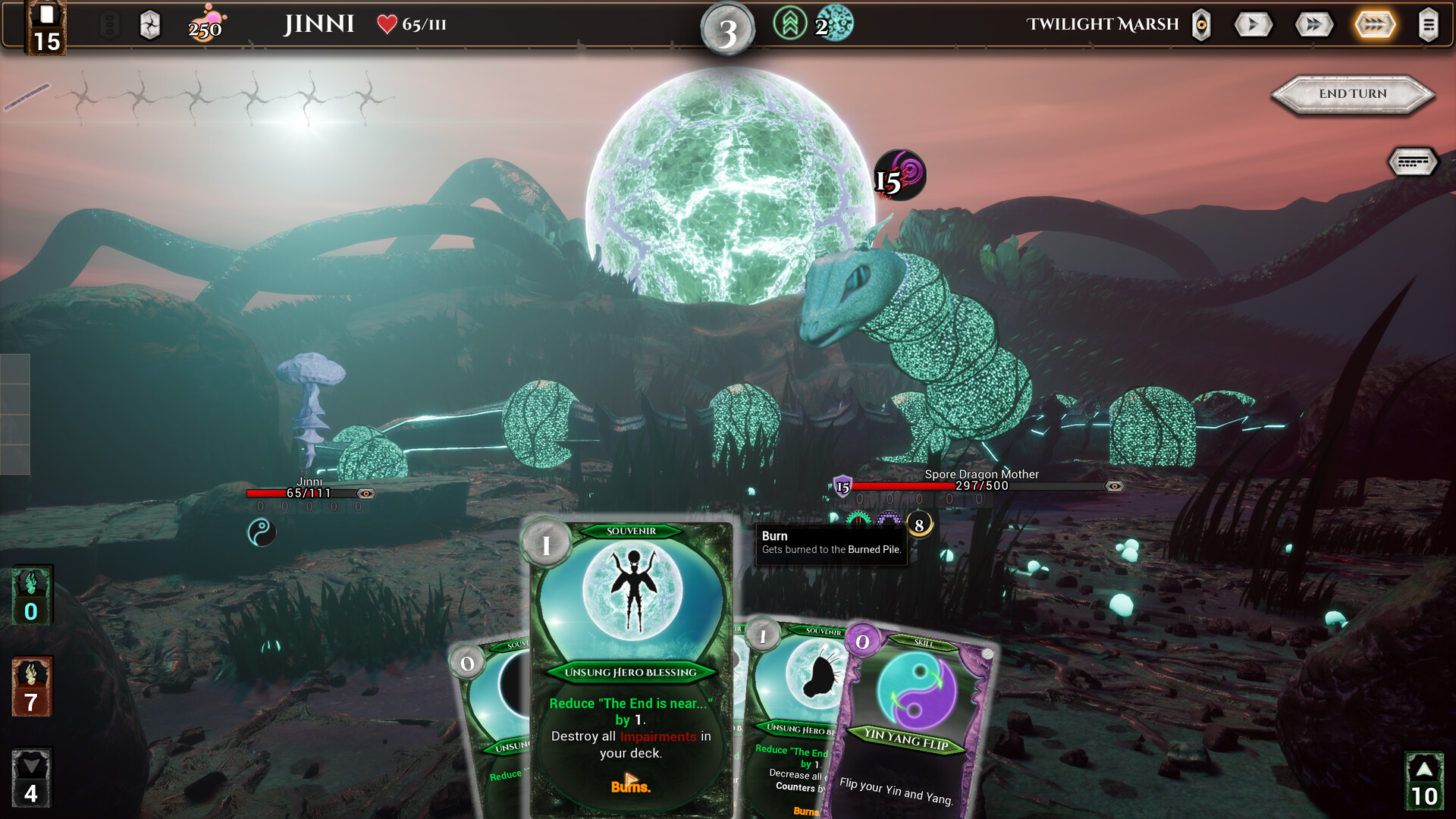The width and height of the screenshot is (1456, 819).
Task: Open the grey down-arrow pile showing 4
Action: (31, 778)
